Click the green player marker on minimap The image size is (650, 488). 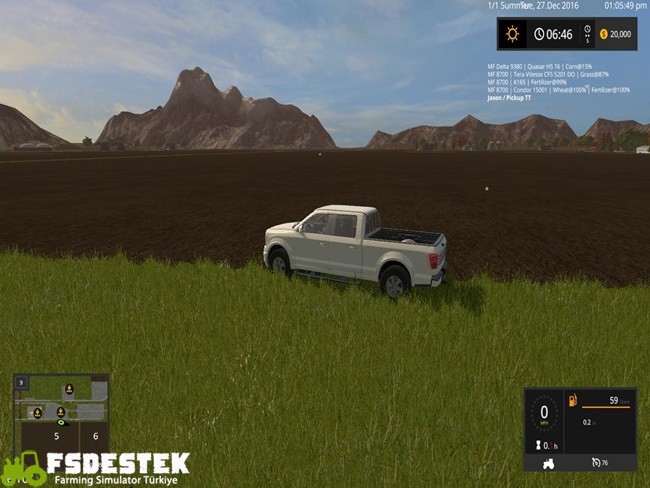coord(61,423)
